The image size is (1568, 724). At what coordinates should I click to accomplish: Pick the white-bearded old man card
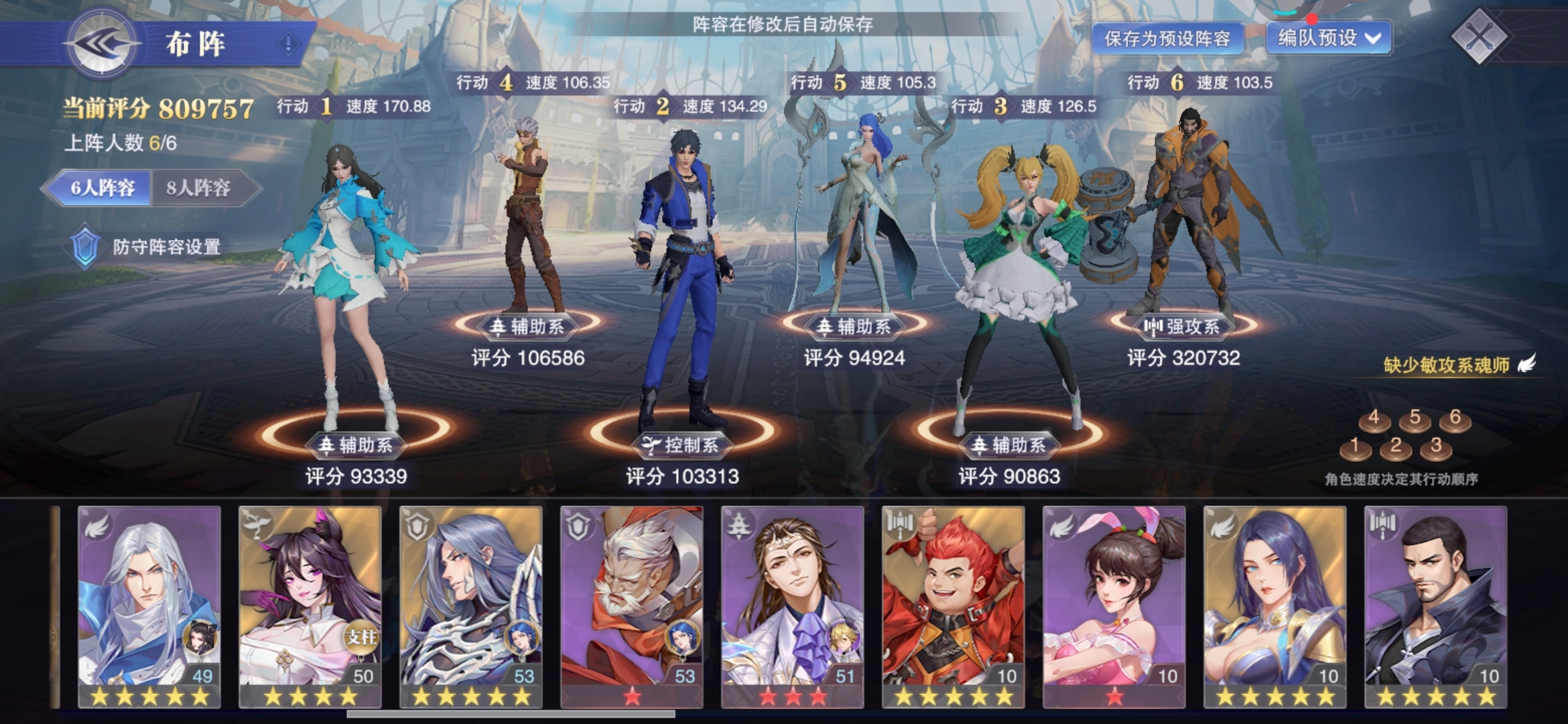coord(632,607)
